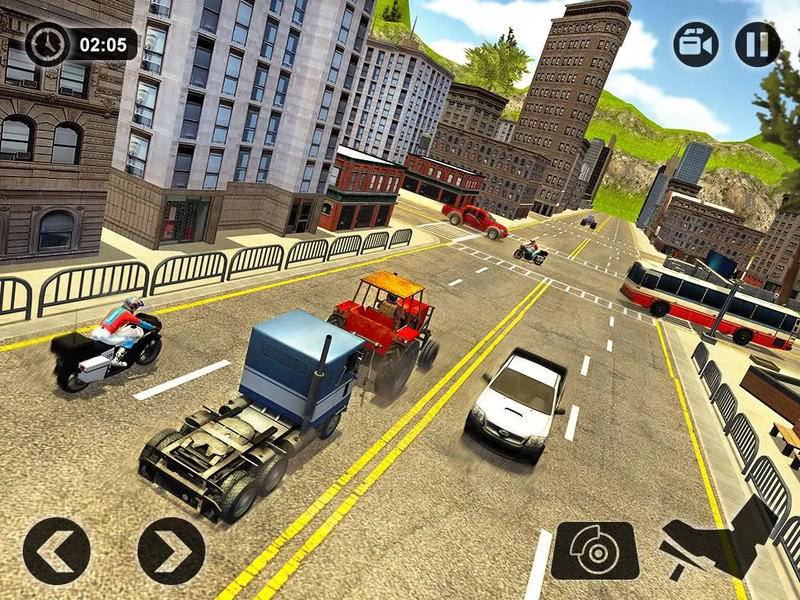Apply the brake pedal button
The width and height of the screenshot is (800, 600).
pos(595,551)
